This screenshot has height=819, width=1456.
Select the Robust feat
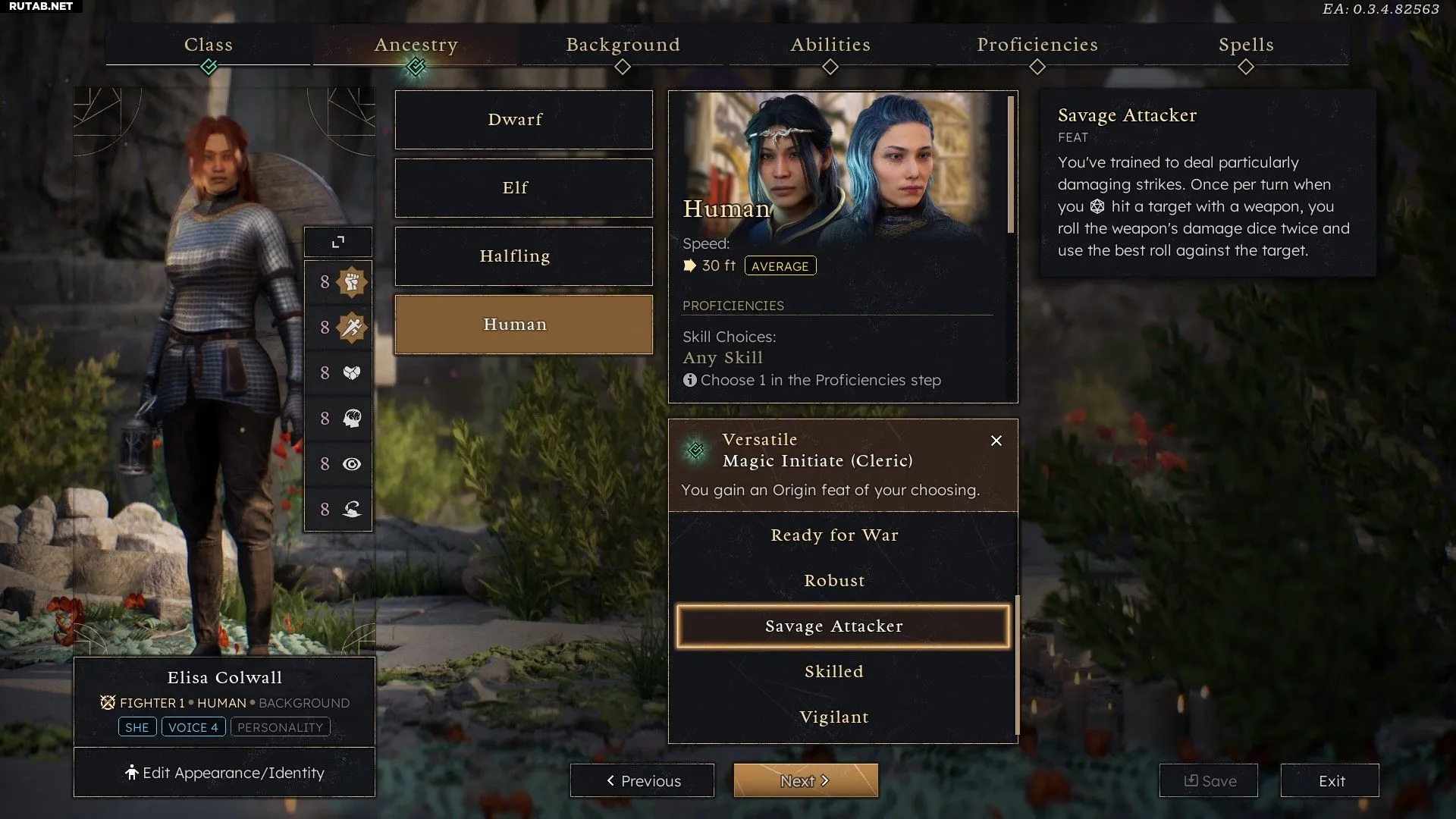(x=834, y=581)
